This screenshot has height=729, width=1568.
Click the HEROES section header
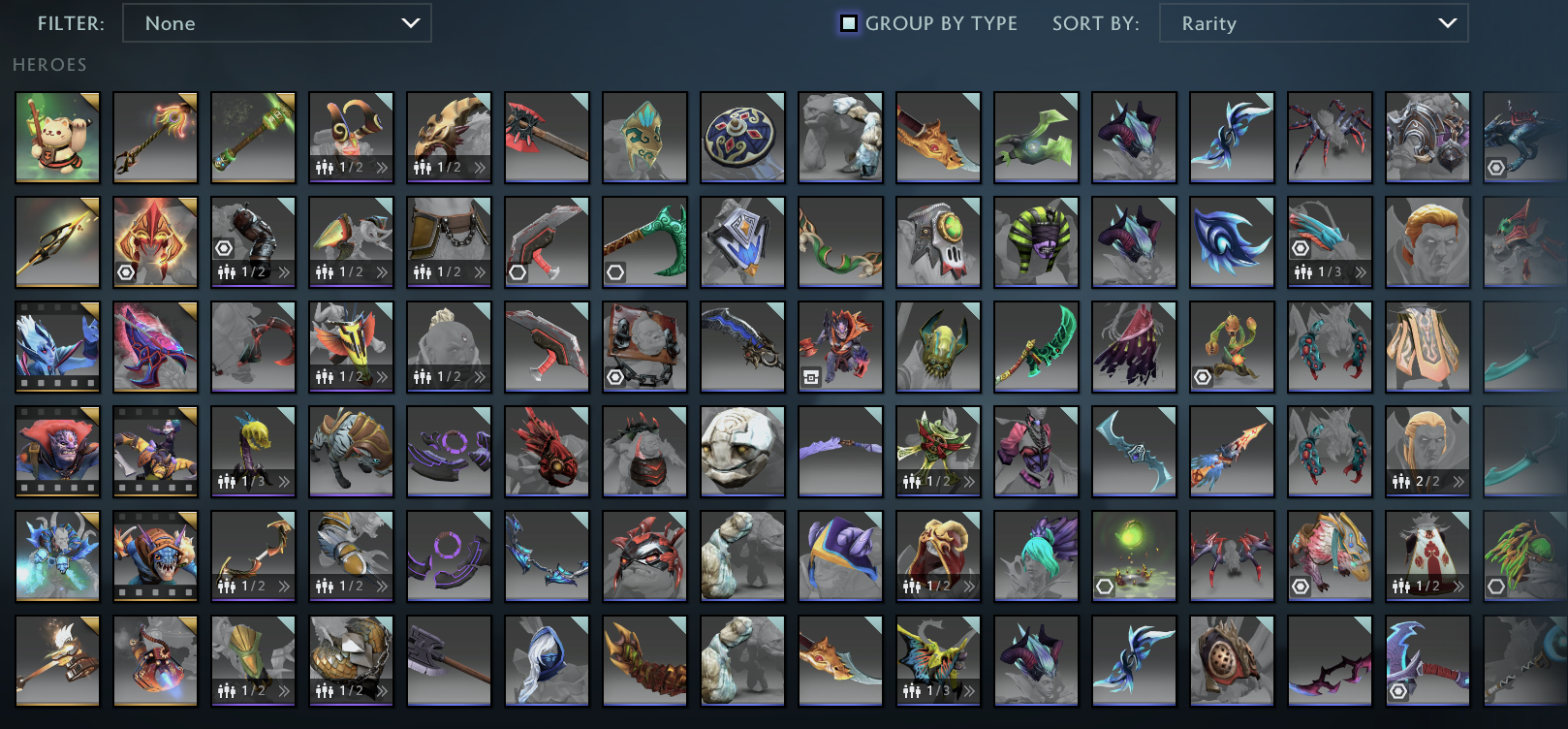(47, 65)
